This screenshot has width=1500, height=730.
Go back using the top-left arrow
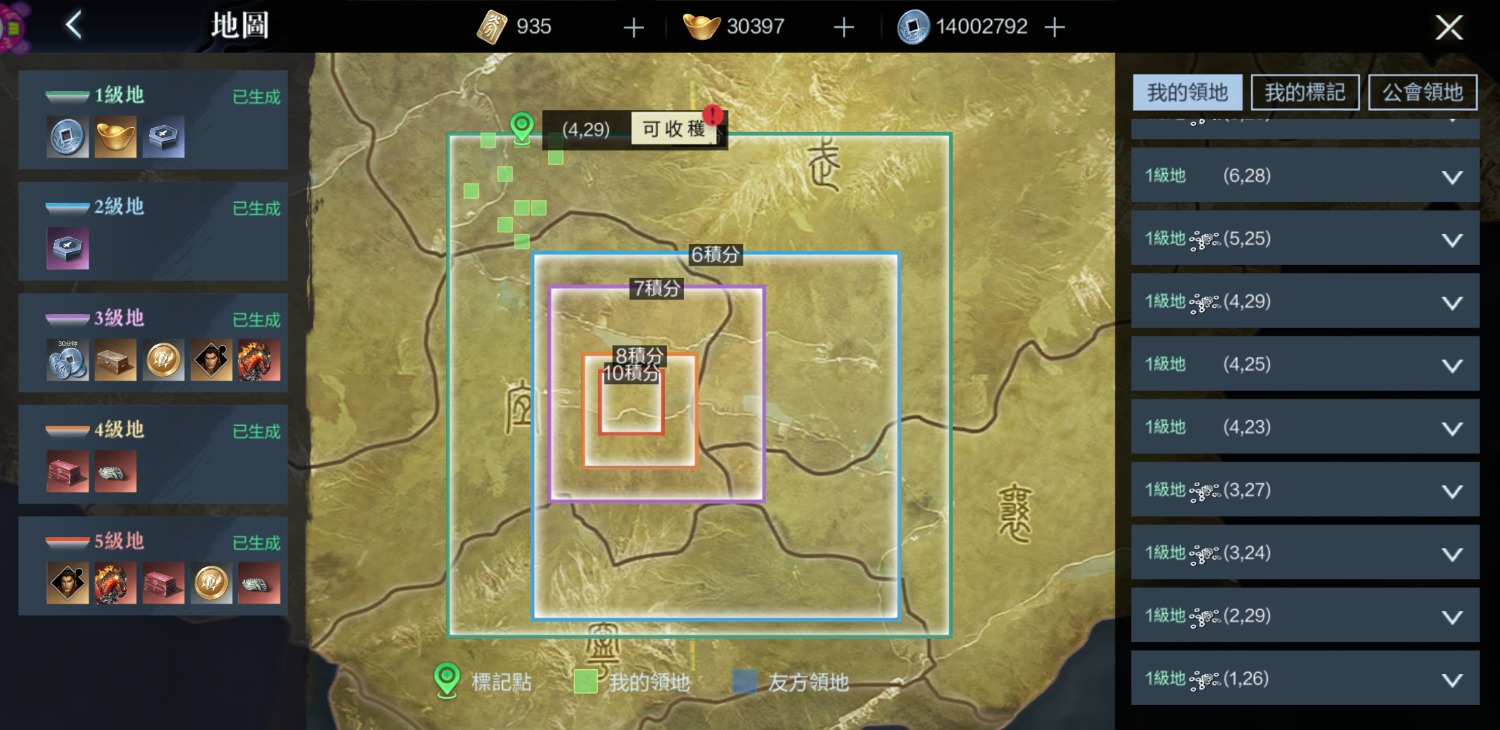tap(73, 26)
